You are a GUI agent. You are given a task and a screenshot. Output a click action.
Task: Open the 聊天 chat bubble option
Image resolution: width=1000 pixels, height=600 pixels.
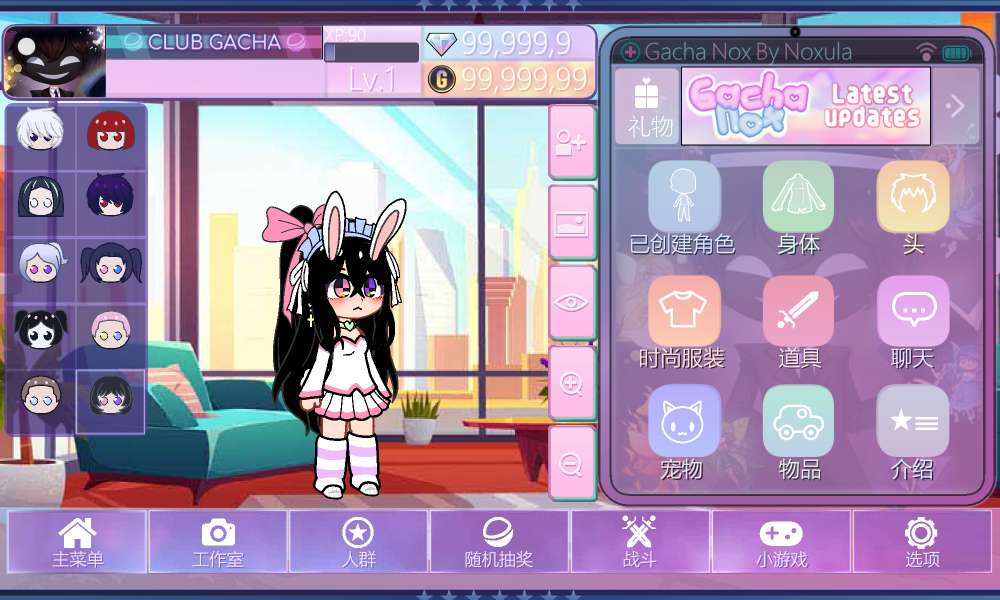point(913,312)
